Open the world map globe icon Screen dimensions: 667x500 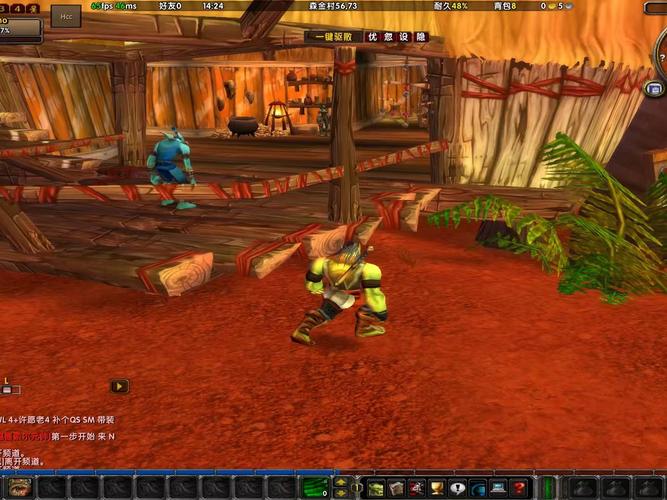tap(478, 488)
